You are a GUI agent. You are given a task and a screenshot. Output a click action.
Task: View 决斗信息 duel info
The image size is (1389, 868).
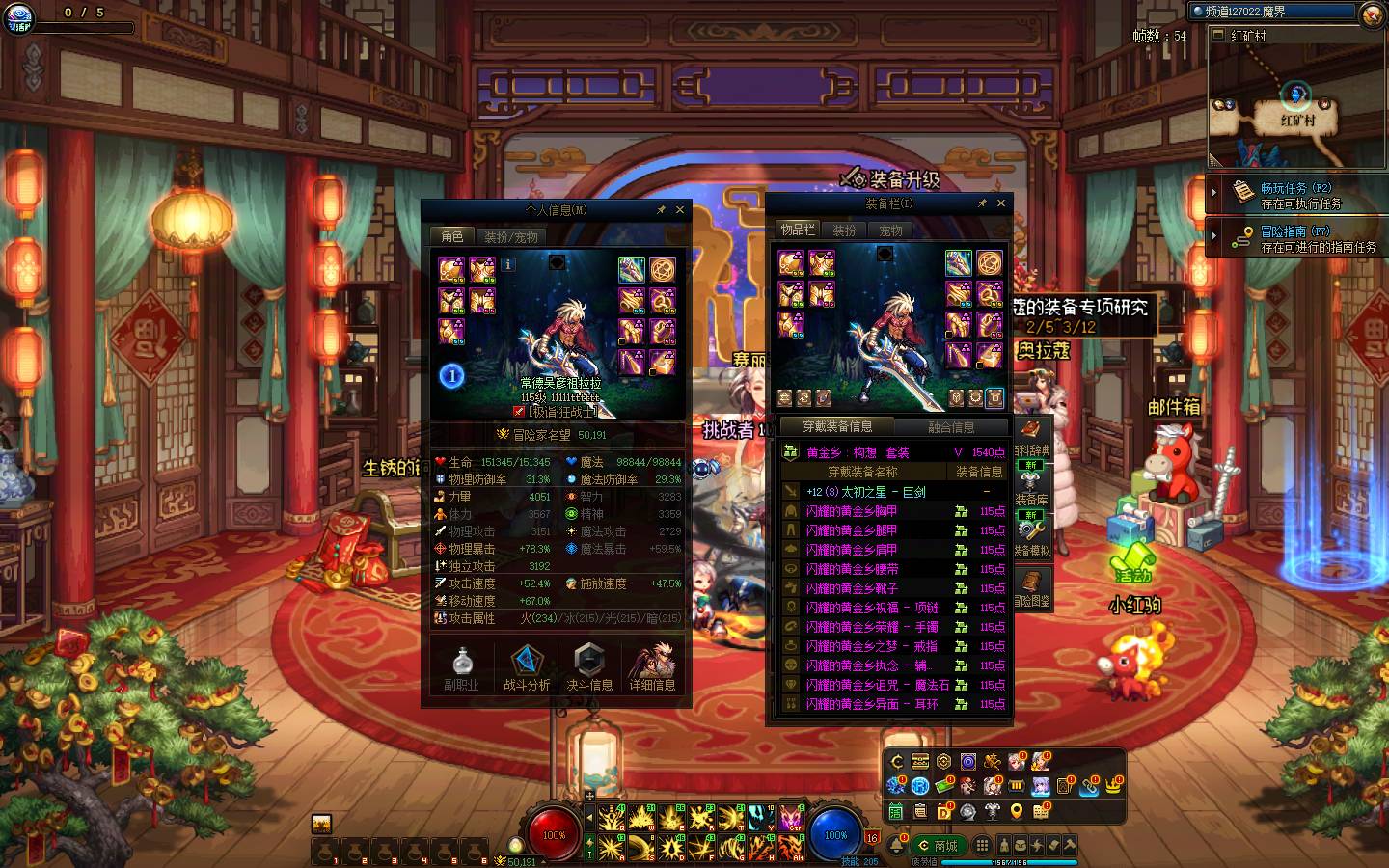[589, 667]
